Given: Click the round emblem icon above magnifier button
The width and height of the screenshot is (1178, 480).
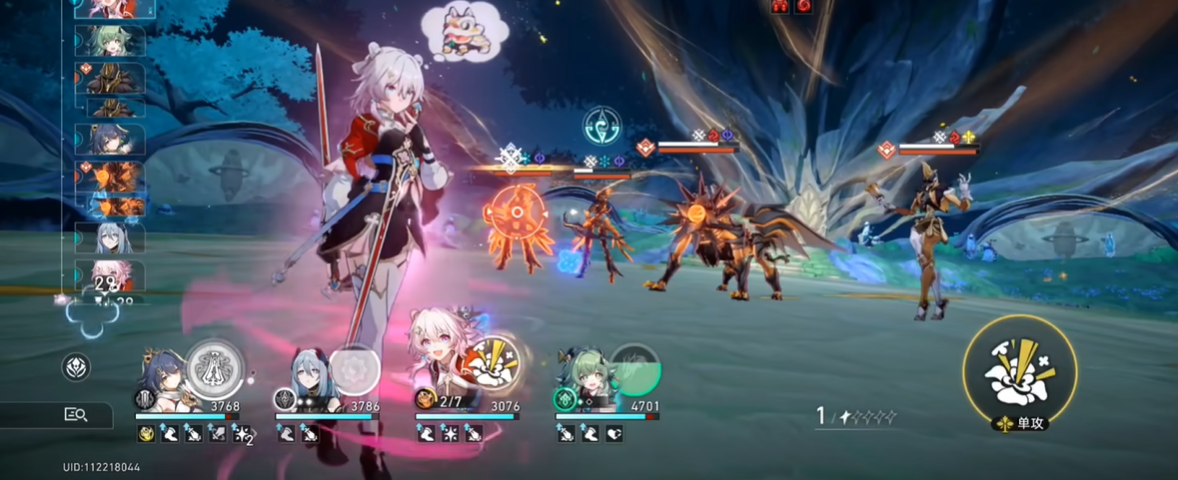Looking at the screenshot, I should [x=76, y=367].
